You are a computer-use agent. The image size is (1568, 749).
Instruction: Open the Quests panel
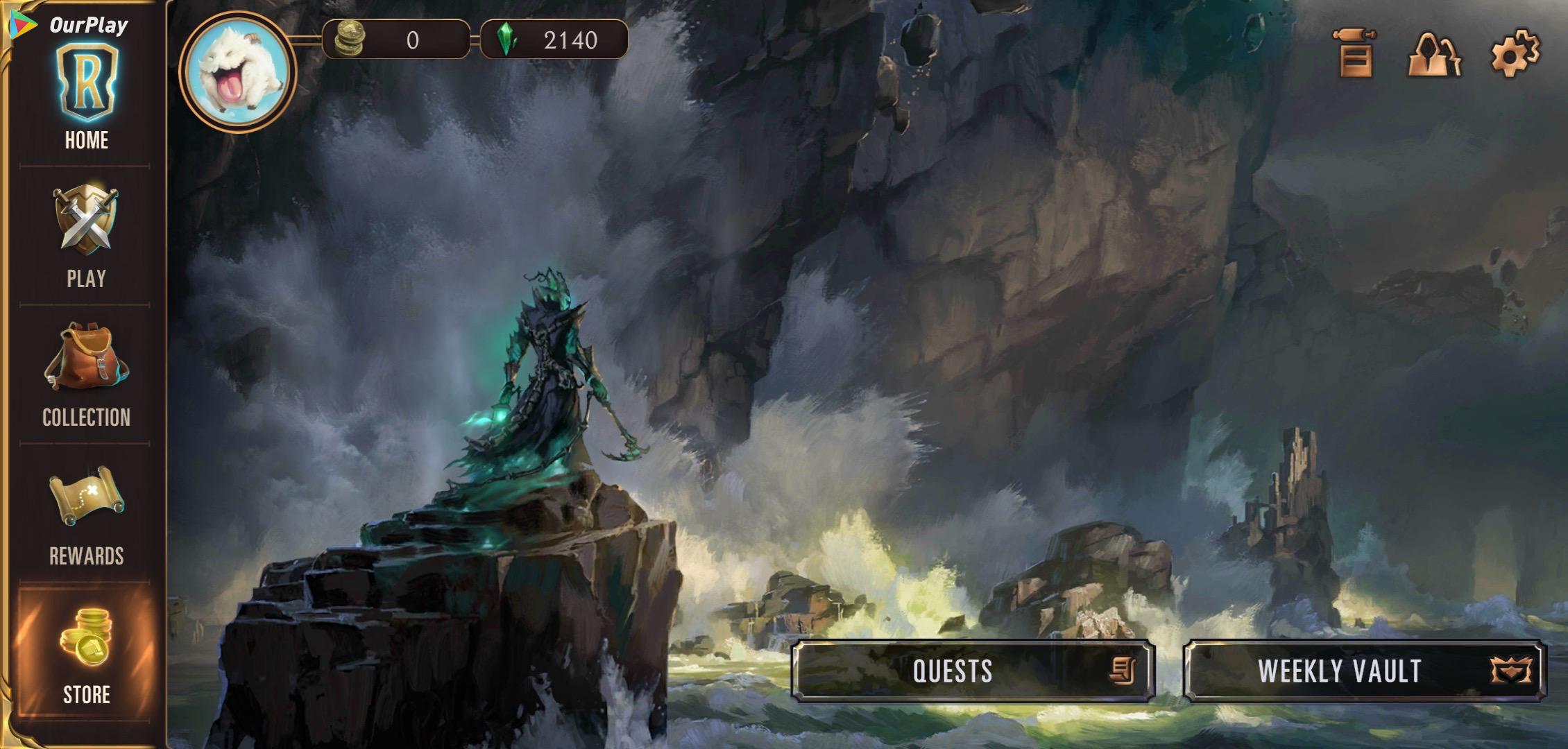pos(973,671)
